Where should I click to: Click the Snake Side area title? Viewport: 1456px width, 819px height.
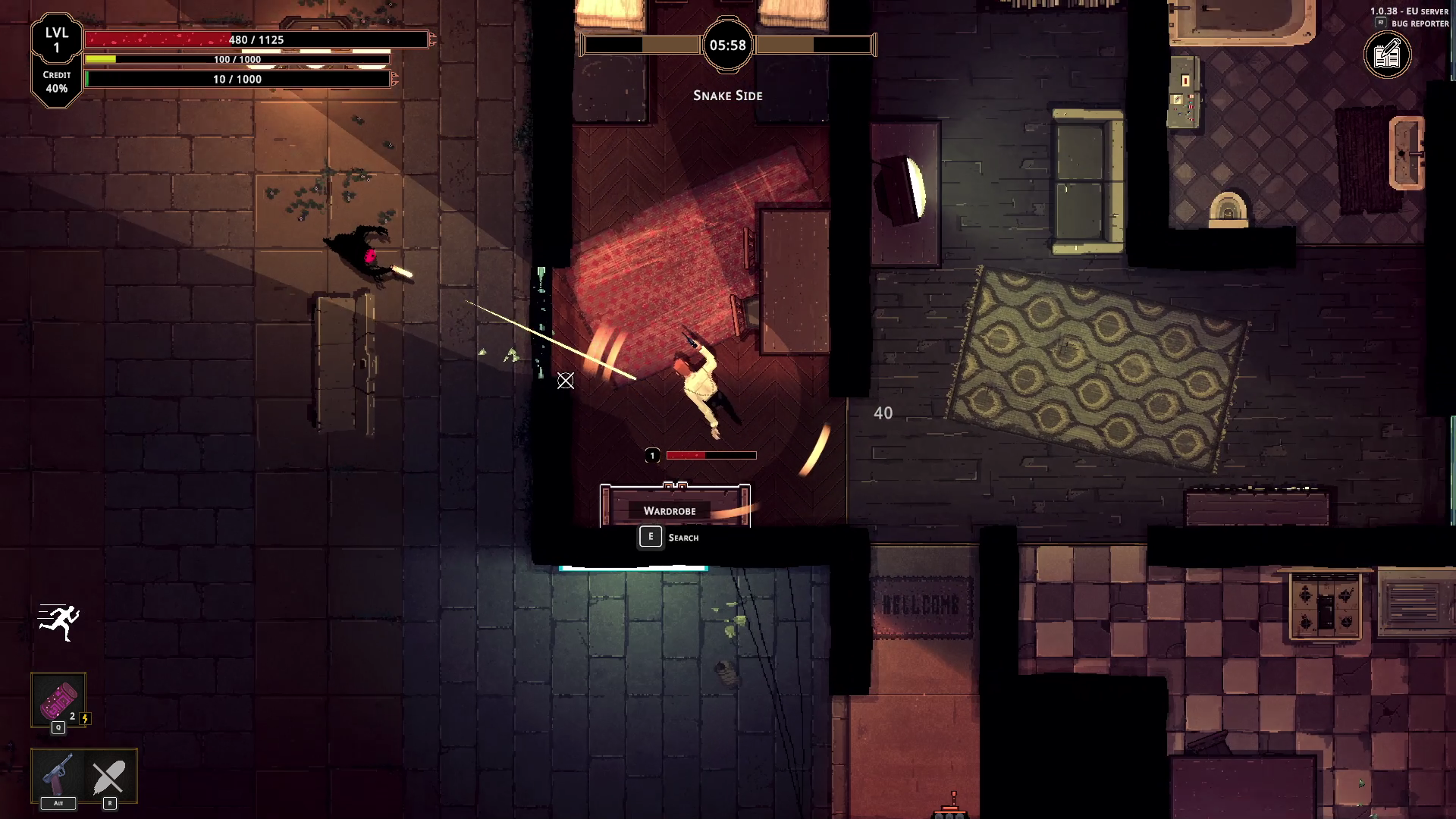tap(727, 96)
